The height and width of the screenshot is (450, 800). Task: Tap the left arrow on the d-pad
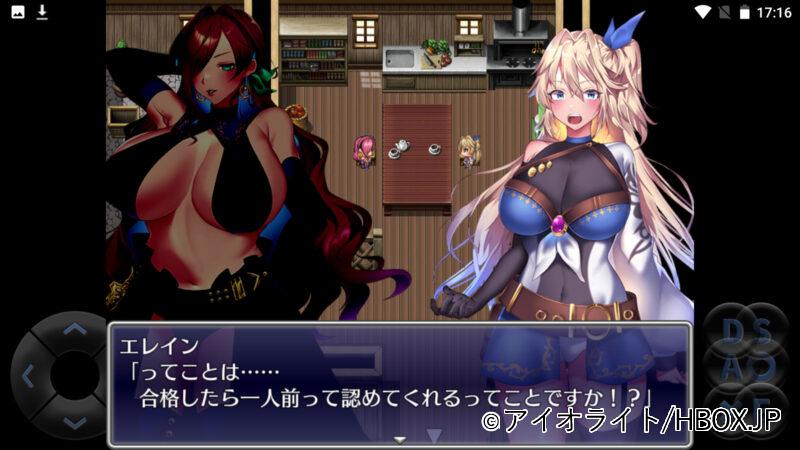[x=27, y=376]
